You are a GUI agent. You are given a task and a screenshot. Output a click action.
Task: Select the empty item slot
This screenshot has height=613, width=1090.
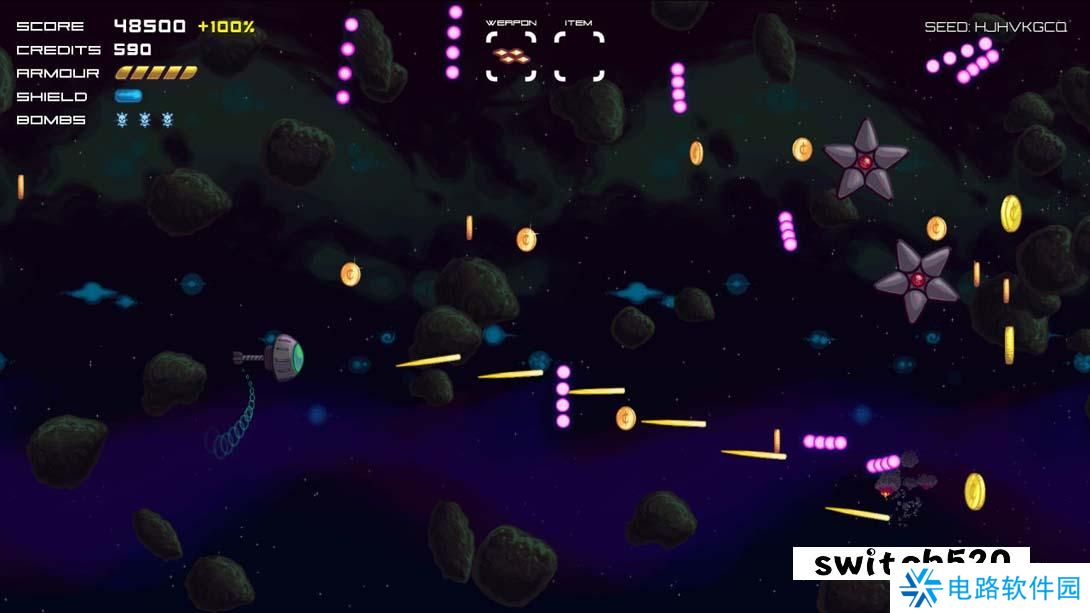(579, 56)
